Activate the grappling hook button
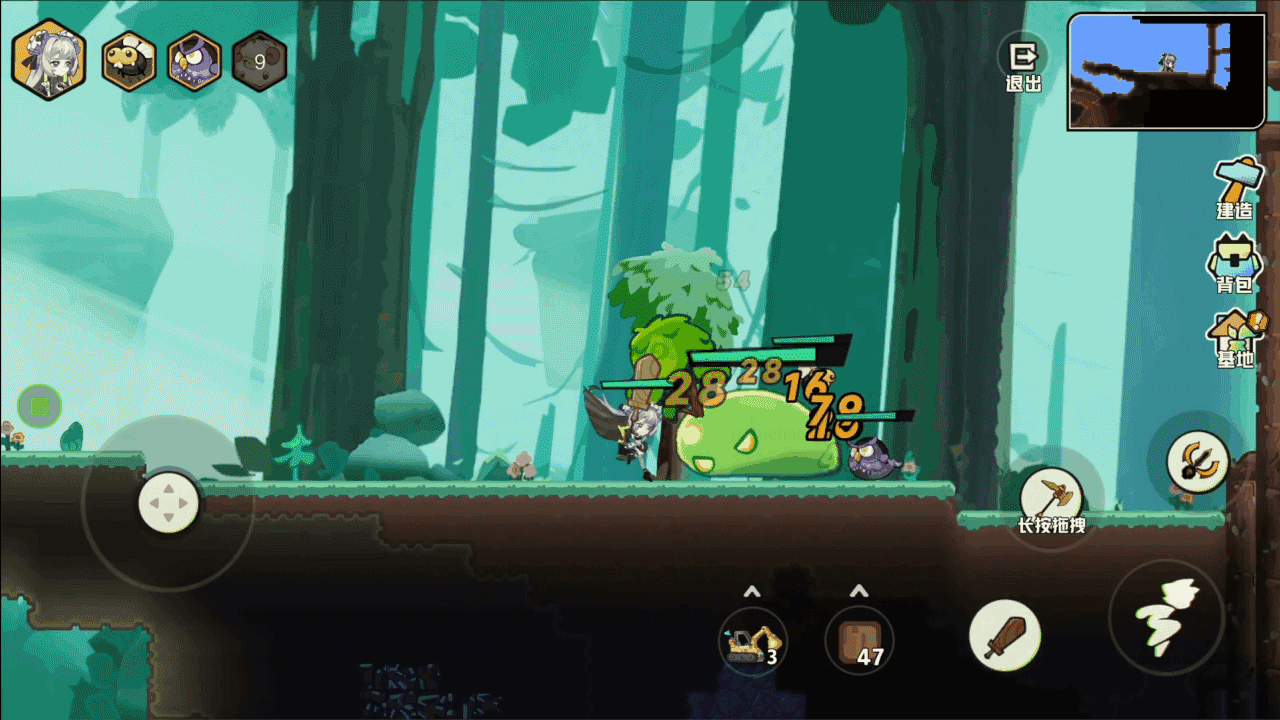The image size is (1280, 720). [x=1197, y=461]
